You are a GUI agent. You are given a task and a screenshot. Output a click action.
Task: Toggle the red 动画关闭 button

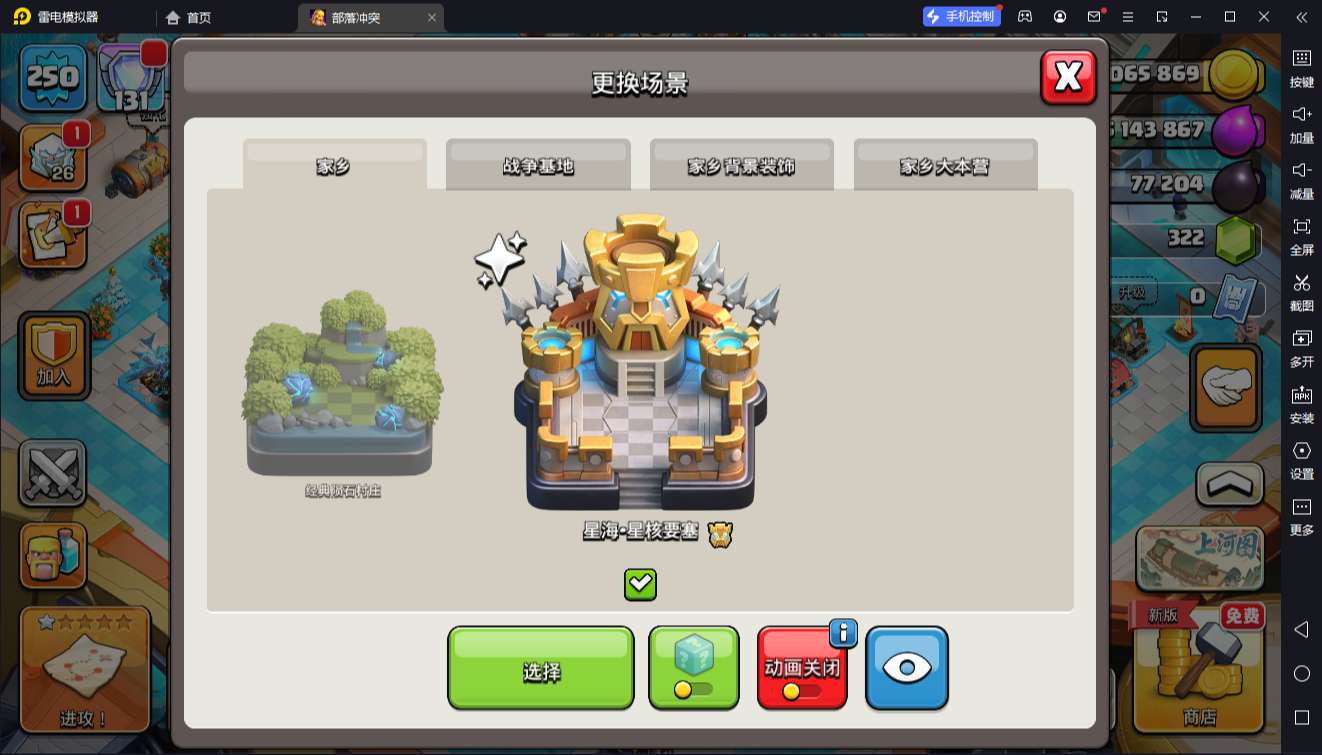801,670
